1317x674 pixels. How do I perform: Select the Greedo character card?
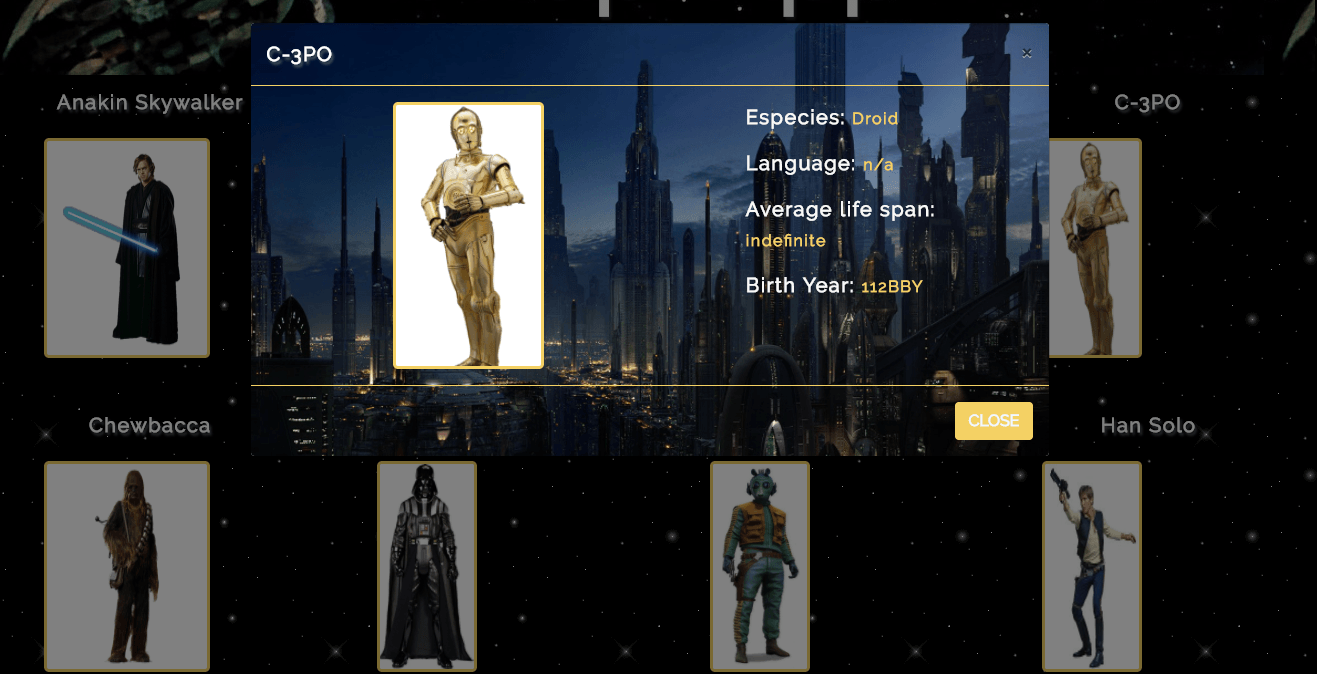(760, 566)
